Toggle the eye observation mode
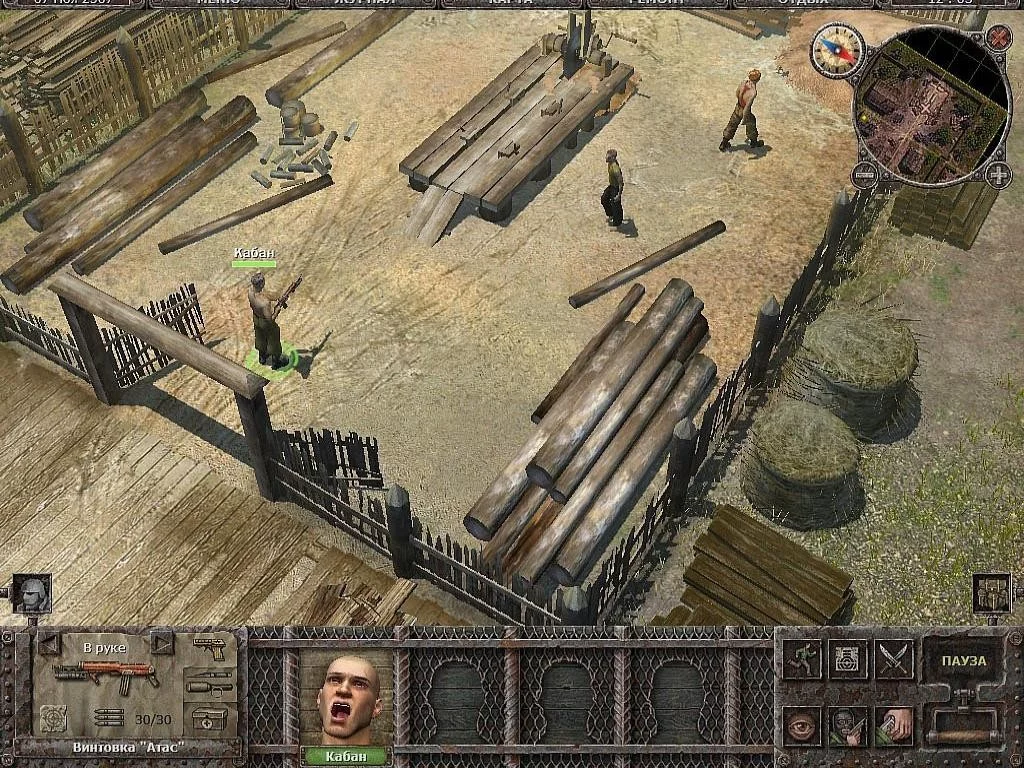 [x=802, y=725]
